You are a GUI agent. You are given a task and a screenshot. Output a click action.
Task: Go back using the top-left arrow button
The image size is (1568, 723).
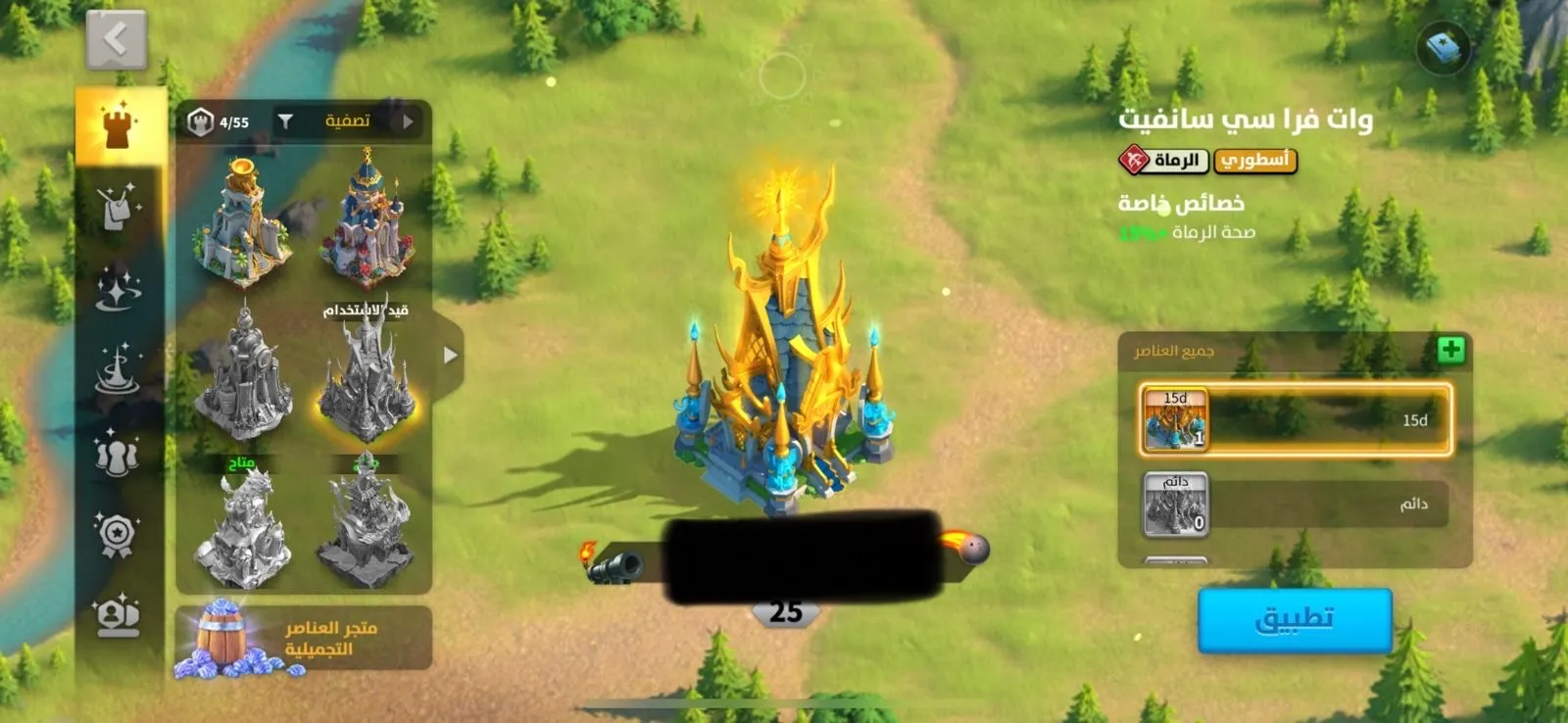pyautogui.click(x=117, y=40)
